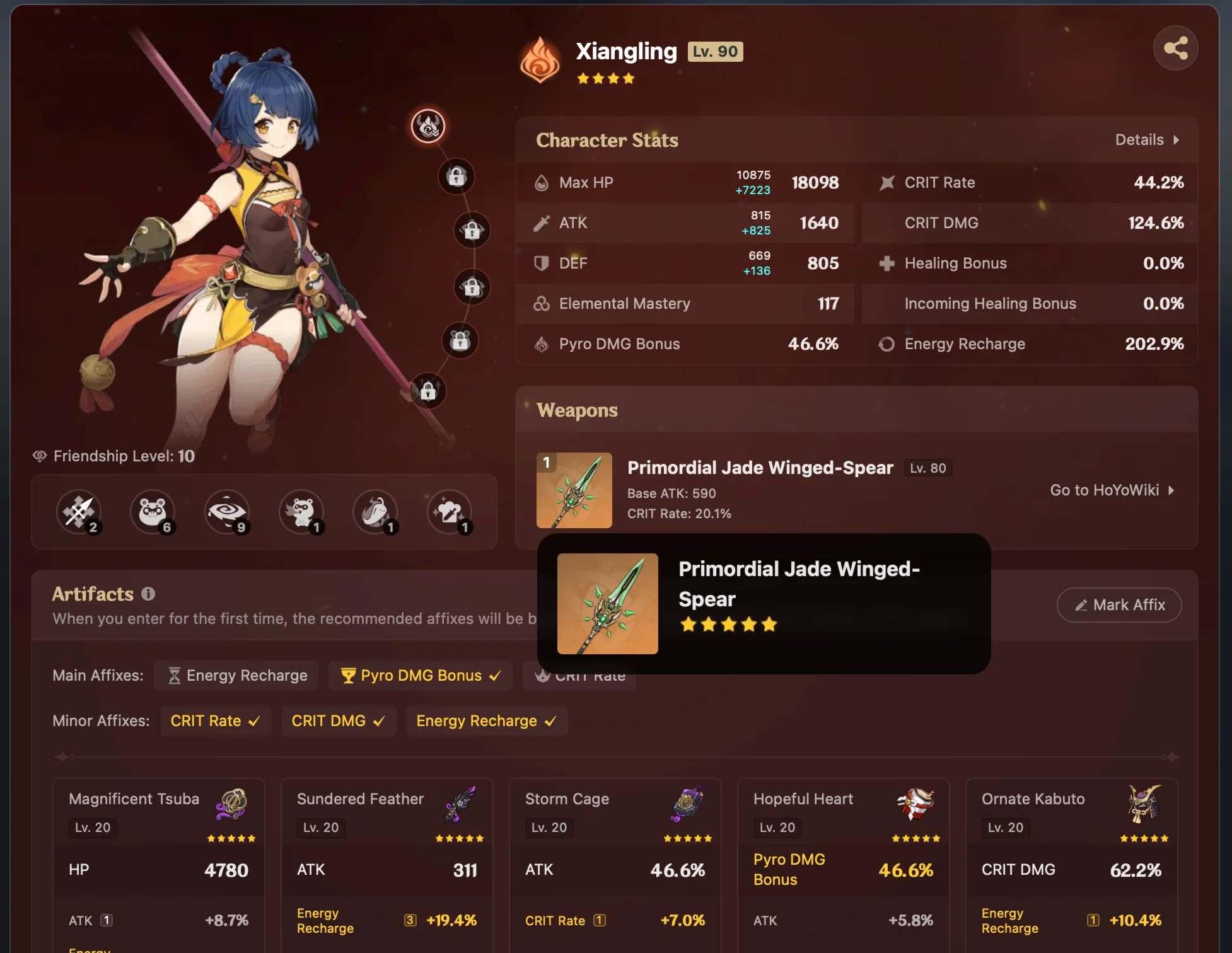Click the Mark Affix button

coord(1119,604)
